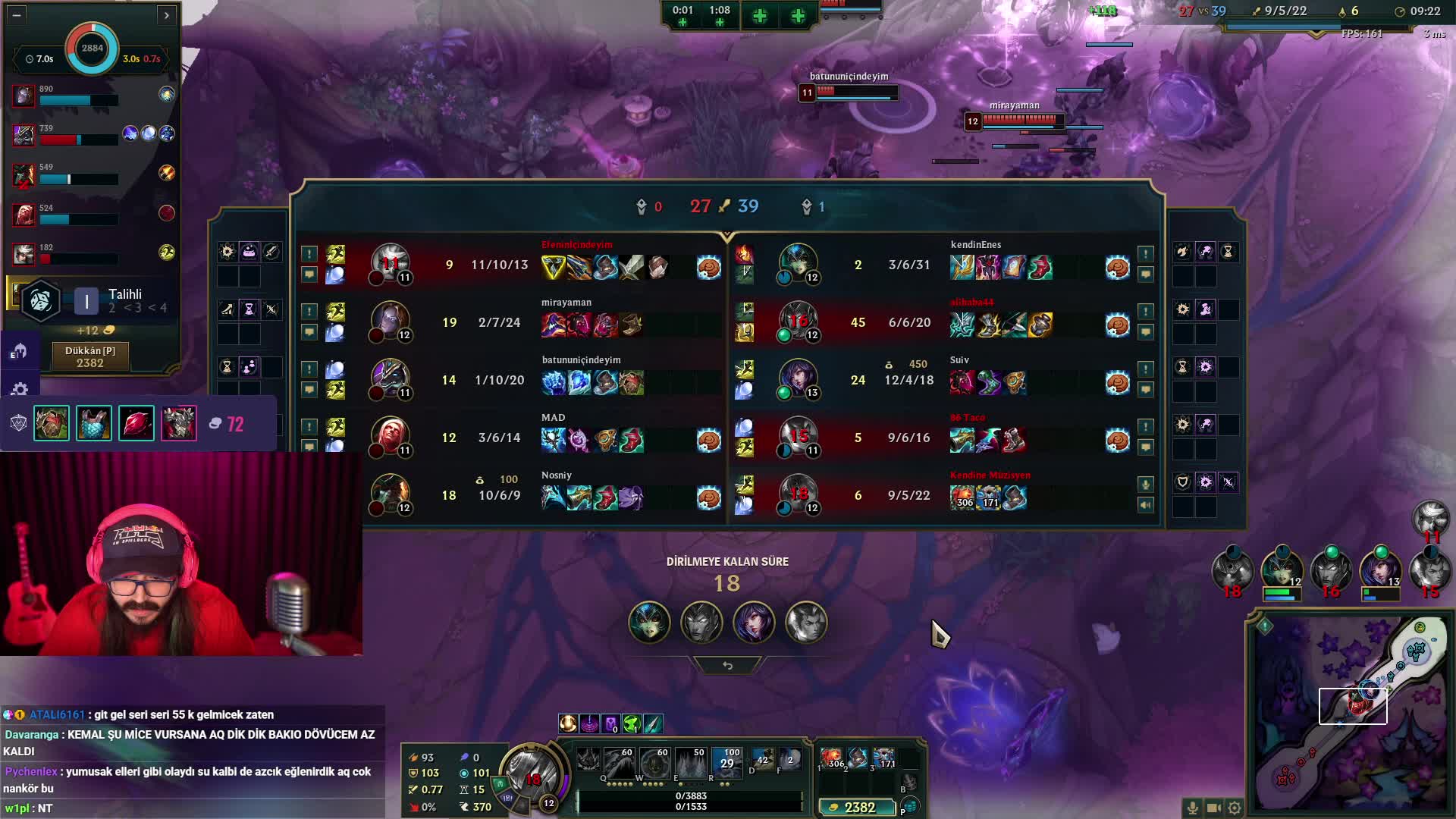Select kendinEnes's champion portrait on the scoreboard
1456x819 pixels.
(799, 263)
